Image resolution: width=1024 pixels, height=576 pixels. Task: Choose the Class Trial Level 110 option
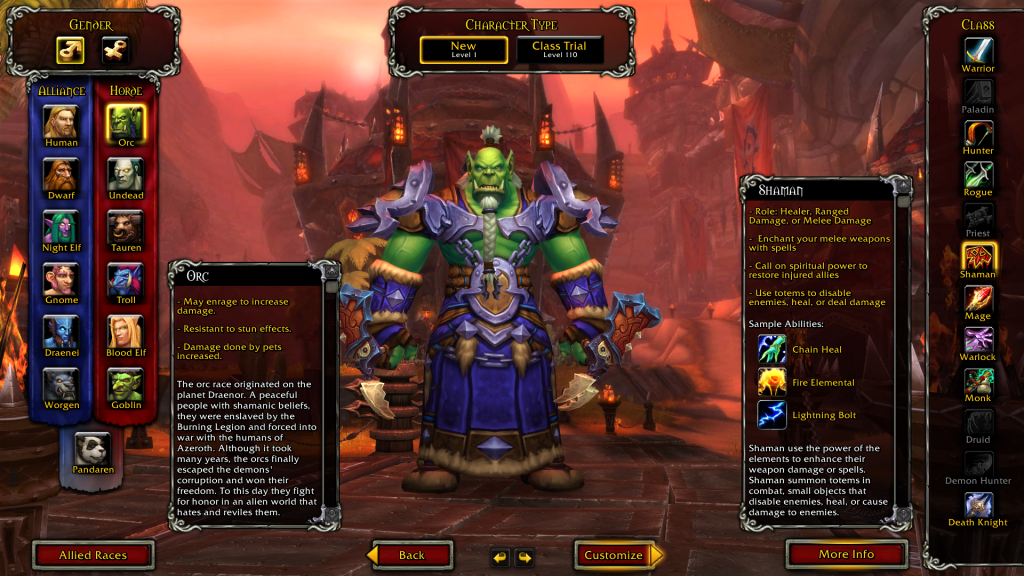coord(559,50)
